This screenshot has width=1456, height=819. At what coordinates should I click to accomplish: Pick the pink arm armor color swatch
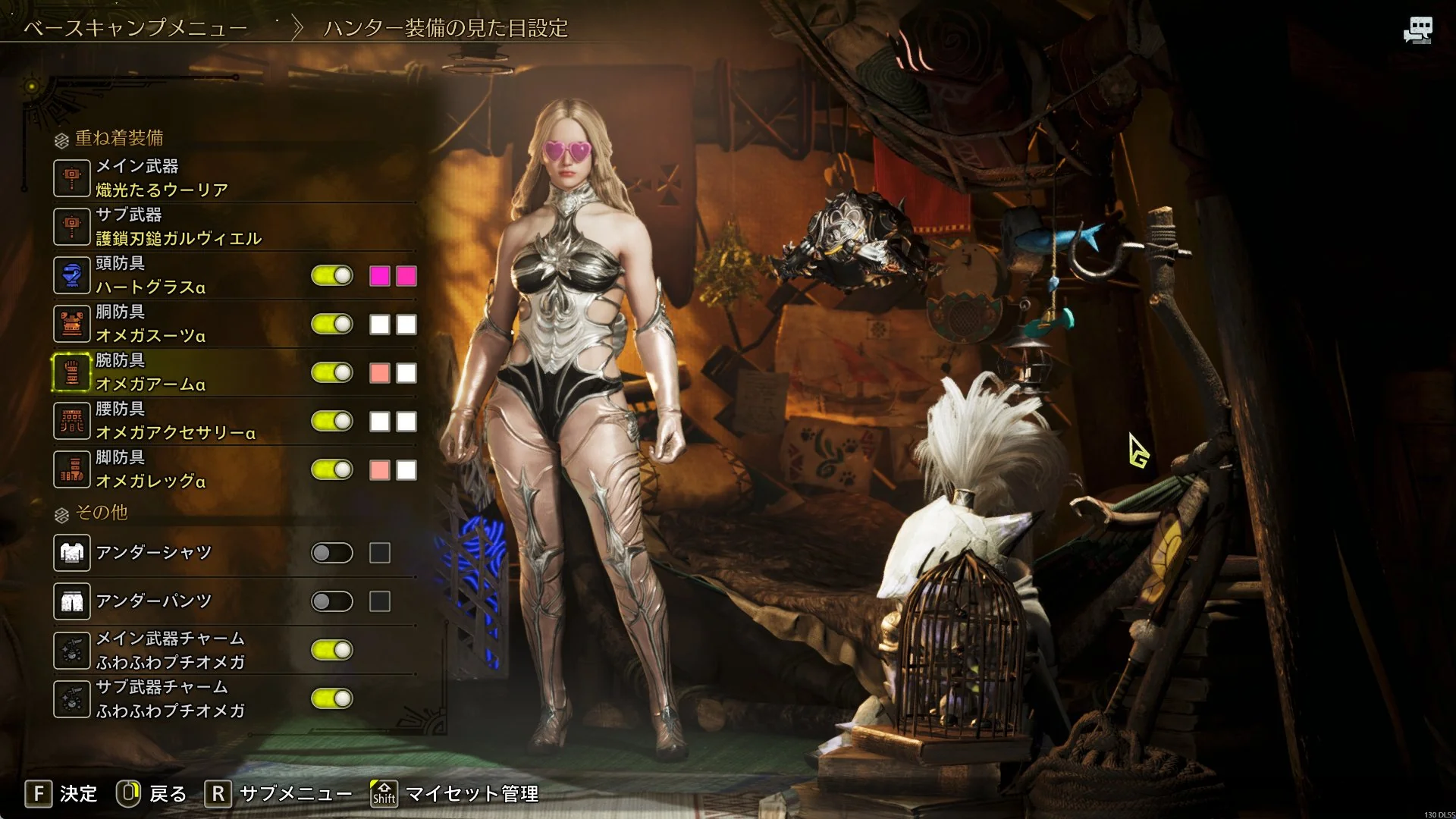[380, 373]
